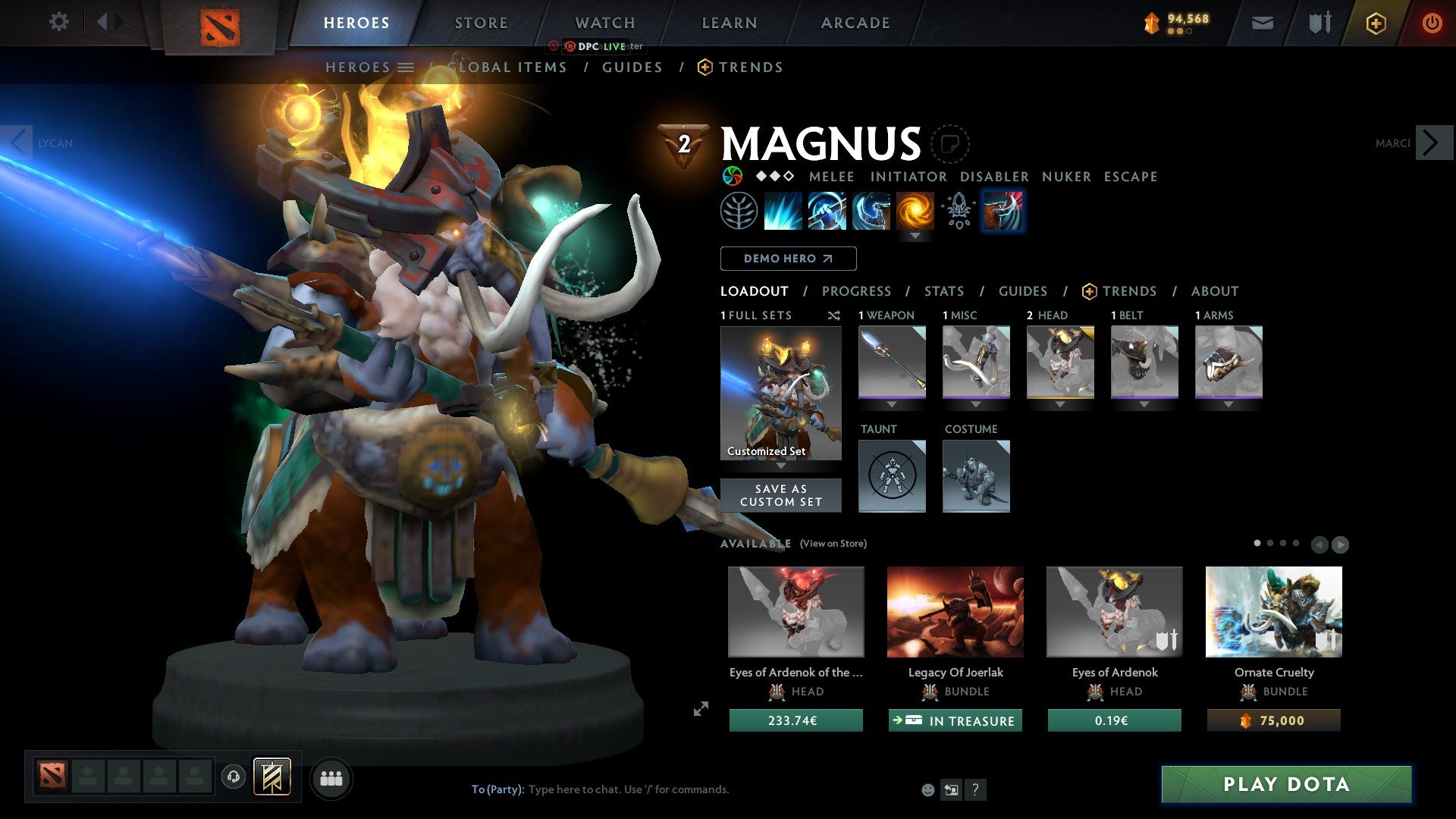Open the Heroes hamburger menu

coord(406,67)
